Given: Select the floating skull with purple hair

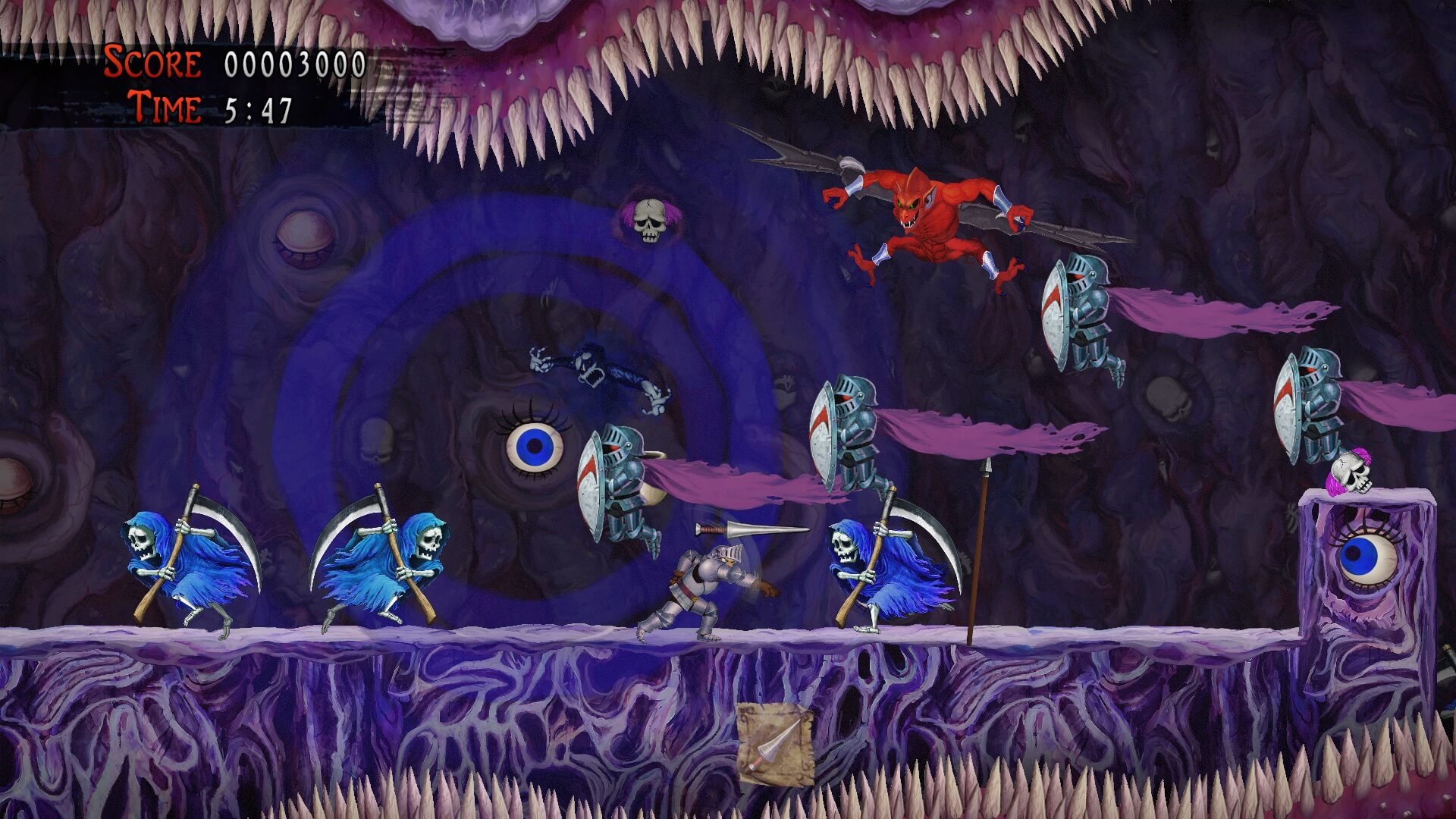Looking at the screenshot, I should 648,220.
